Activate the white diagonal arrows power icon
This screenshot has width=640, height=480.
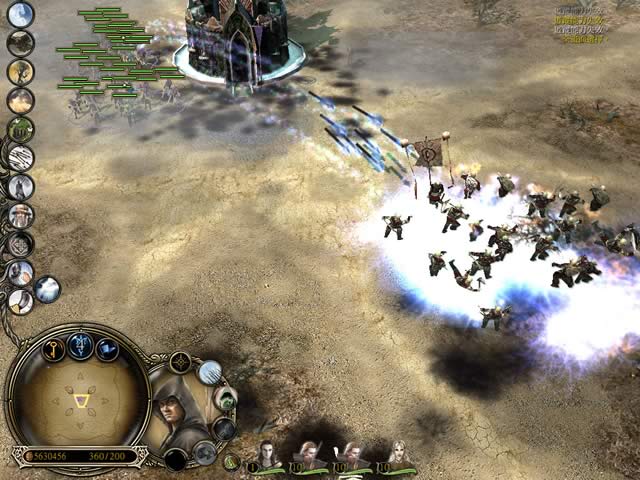pyautogui.click(x=20, y=157)
